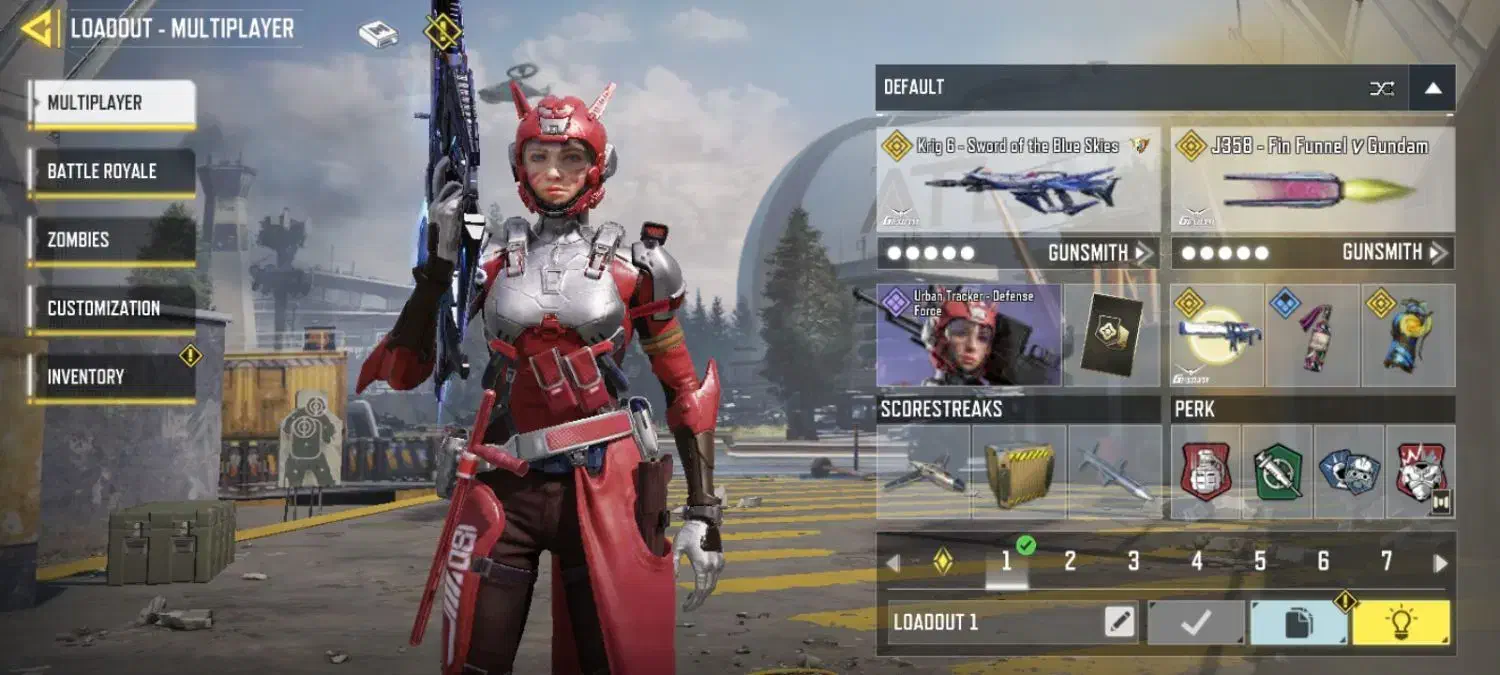Go back using the yellow arrow
This screenshot has width=1500, height=675.
(38, 28)
